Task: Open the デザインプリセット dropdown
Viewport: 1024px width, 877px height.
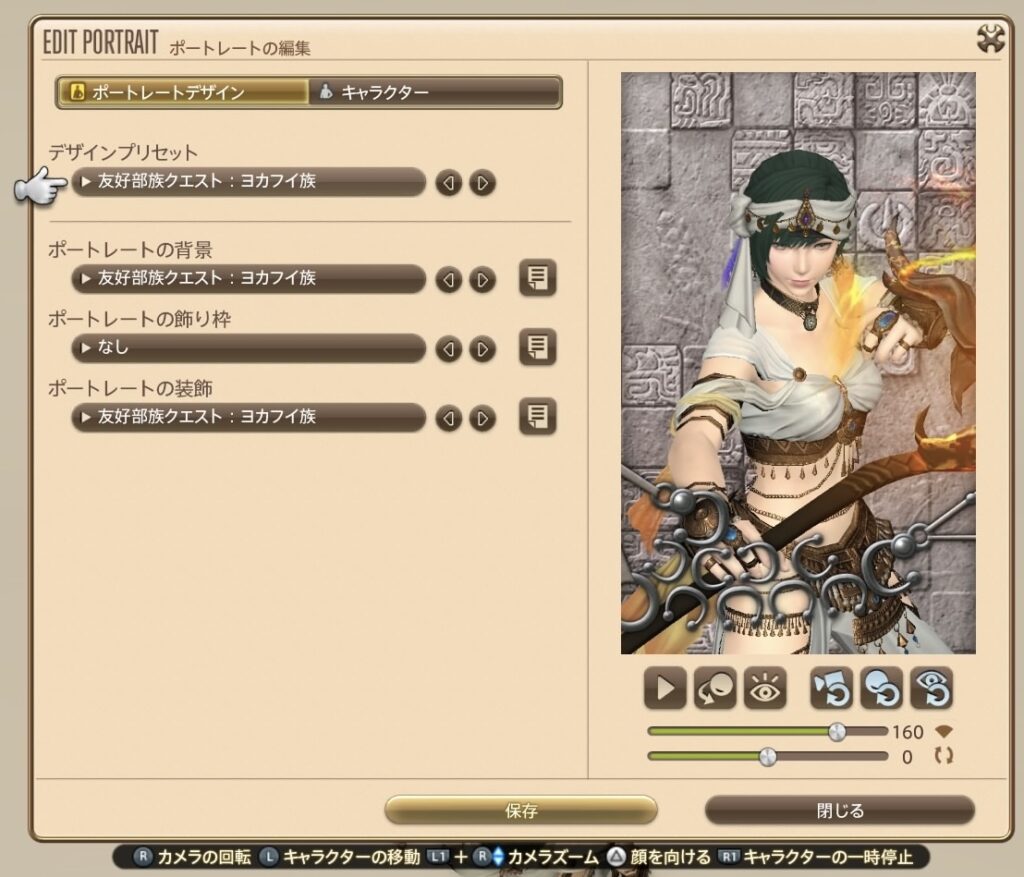Action: click(249, 182)
